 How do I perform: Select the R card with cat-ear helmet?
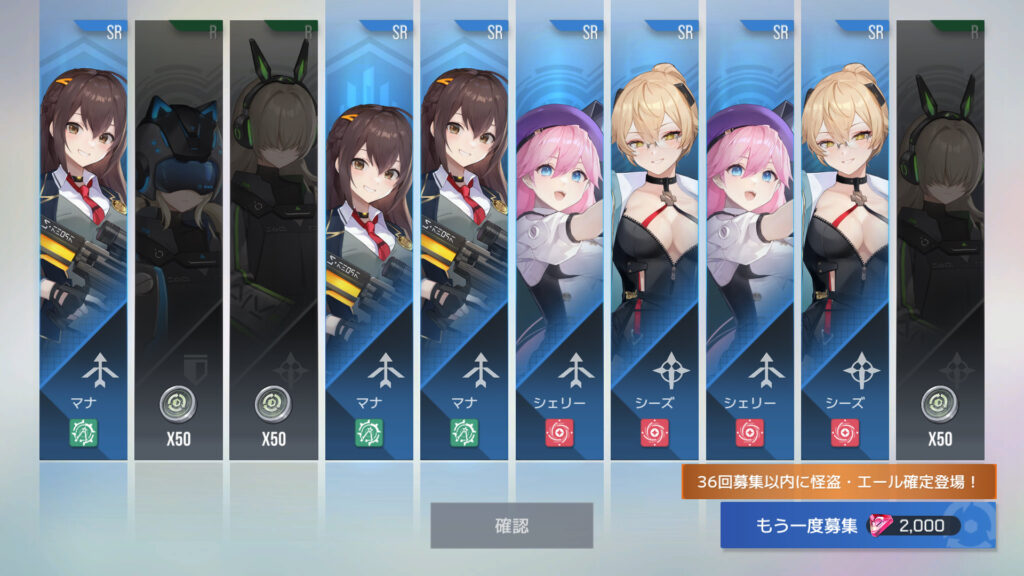click(178, 240)
